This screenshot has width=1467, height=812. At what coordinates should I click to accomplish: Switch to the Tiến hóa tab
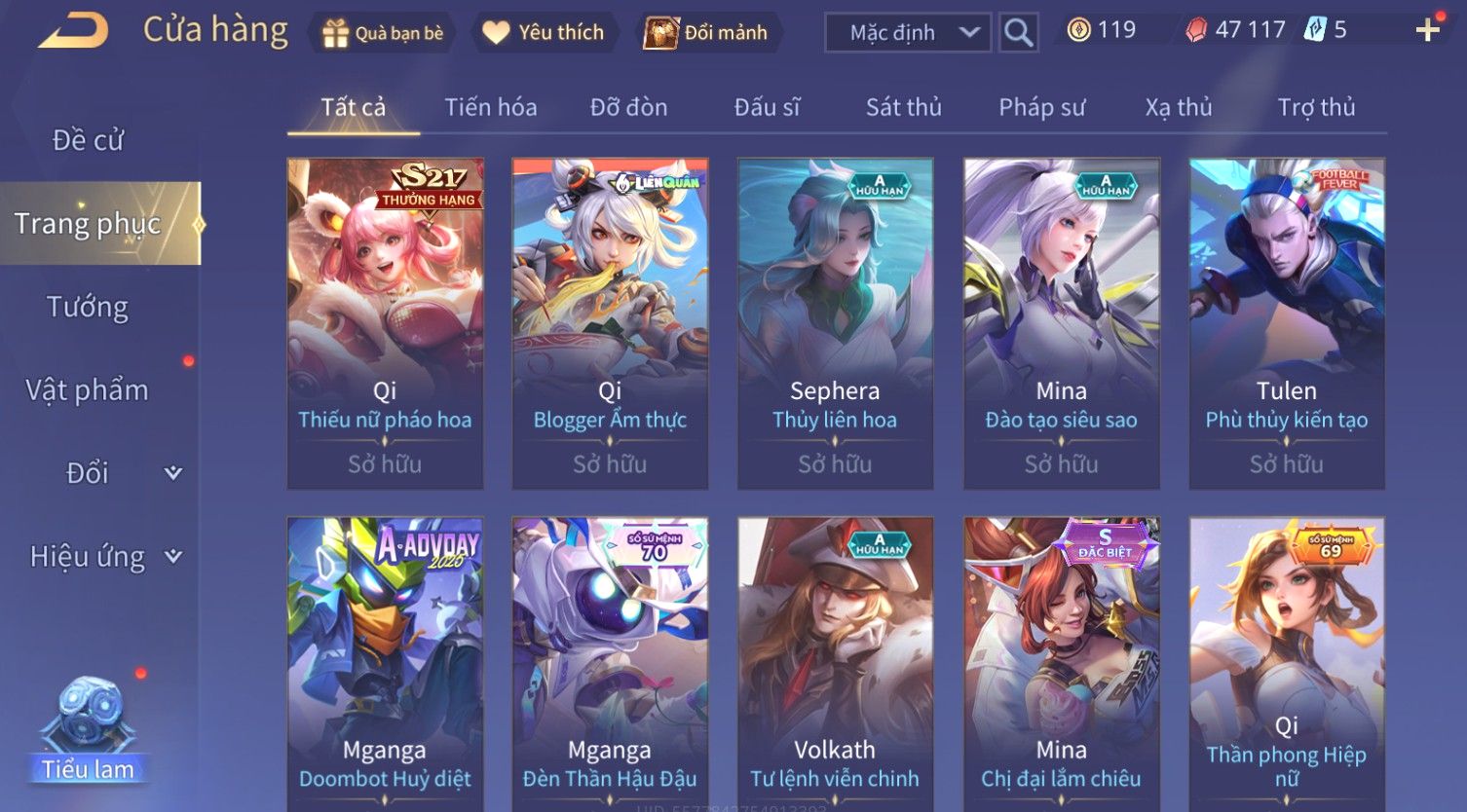click(x=491, y=107)
